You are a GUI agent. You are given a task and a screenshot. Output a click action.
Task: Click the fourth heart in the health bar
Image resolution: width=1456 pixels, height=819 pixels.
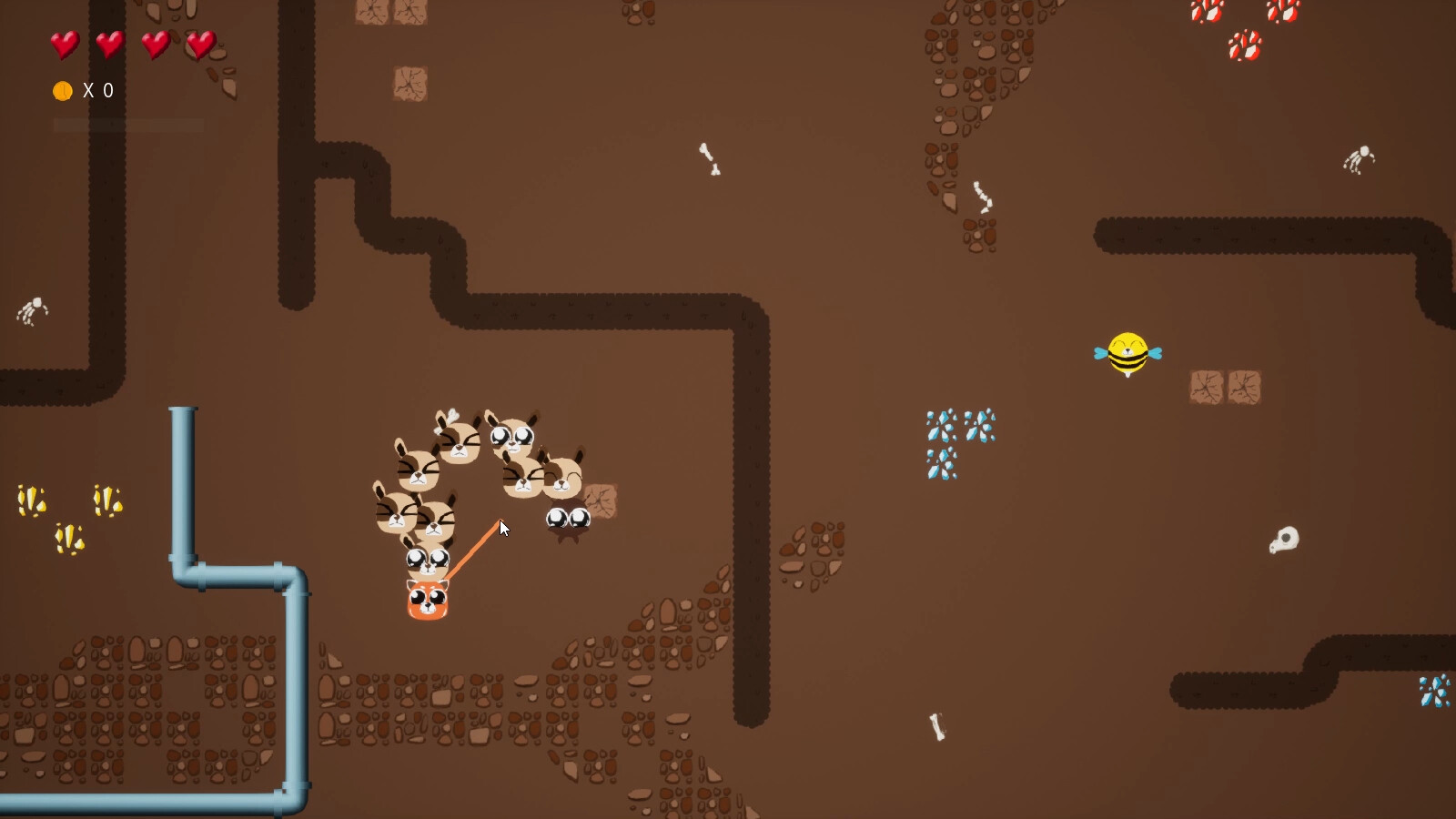(x=202, y=45)
